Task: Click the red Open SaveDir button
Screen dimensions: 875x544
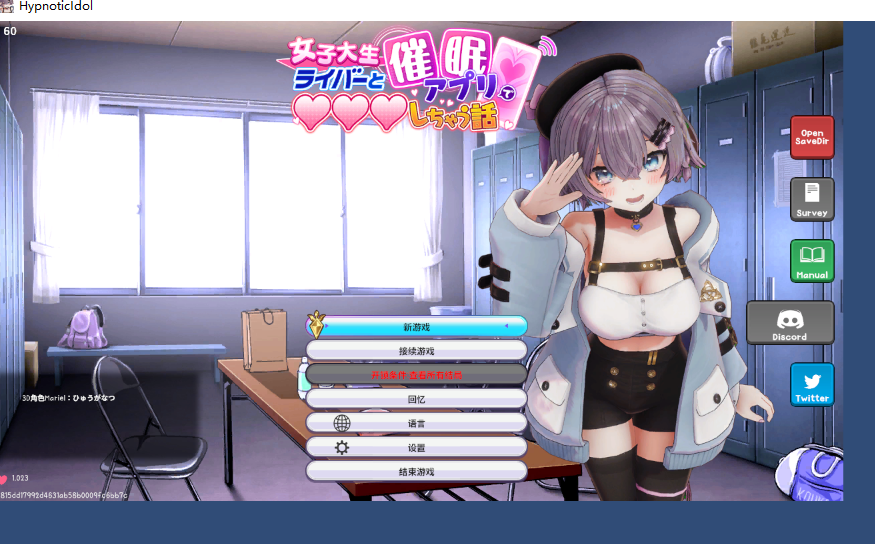Action: [811, 138]
